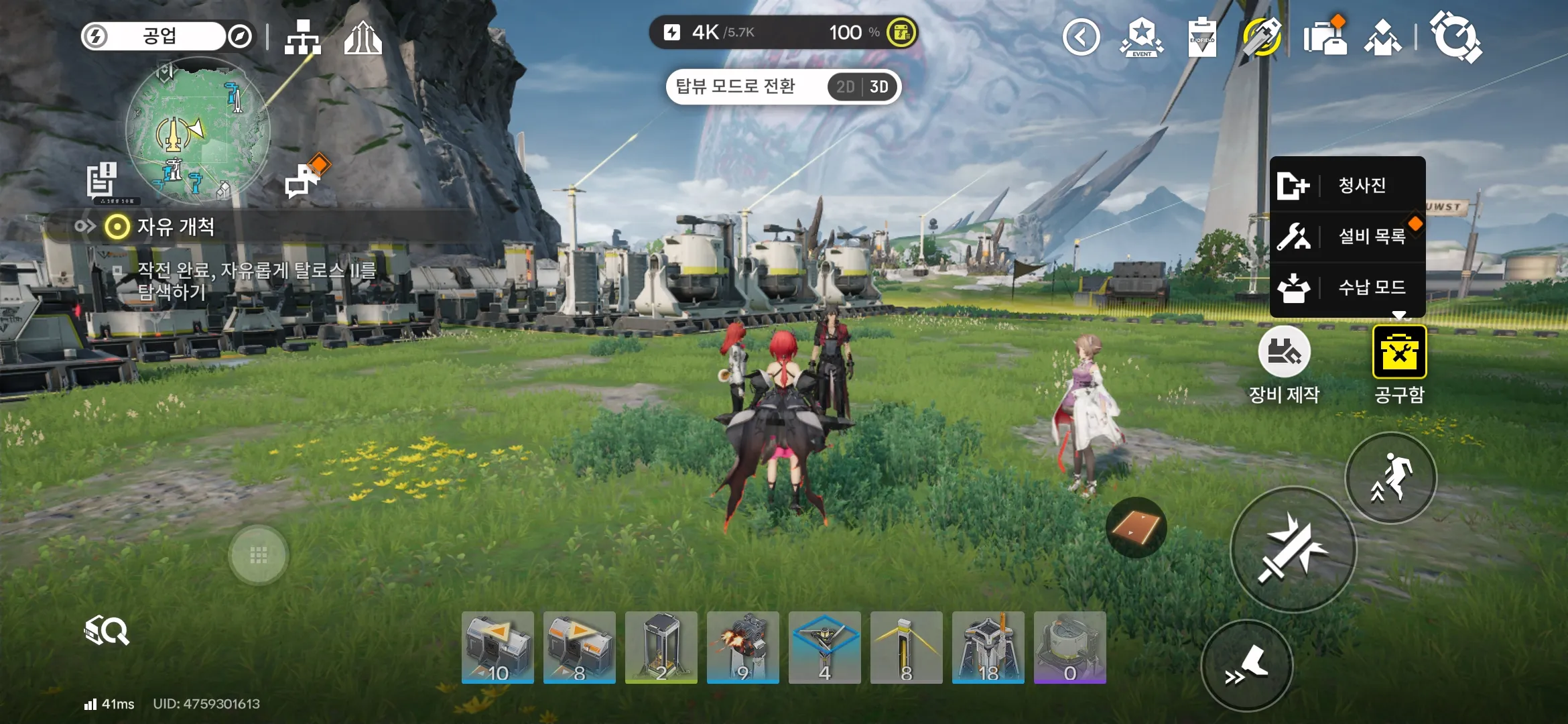Tap the jump action button
The image size is (1568, 724).
point(1390,478)
